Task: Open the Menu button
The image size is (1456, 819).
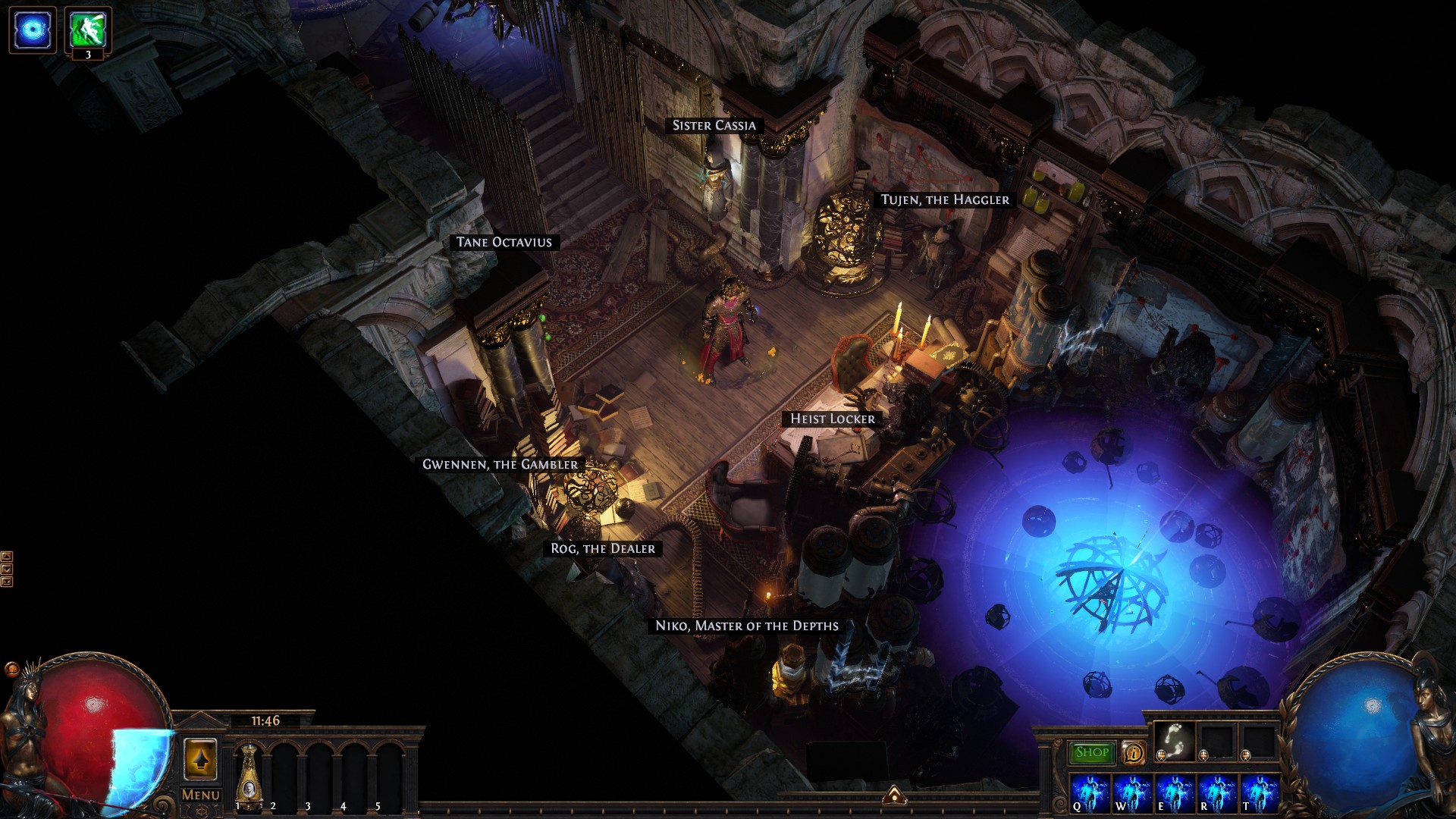Action: pos(201,795)
